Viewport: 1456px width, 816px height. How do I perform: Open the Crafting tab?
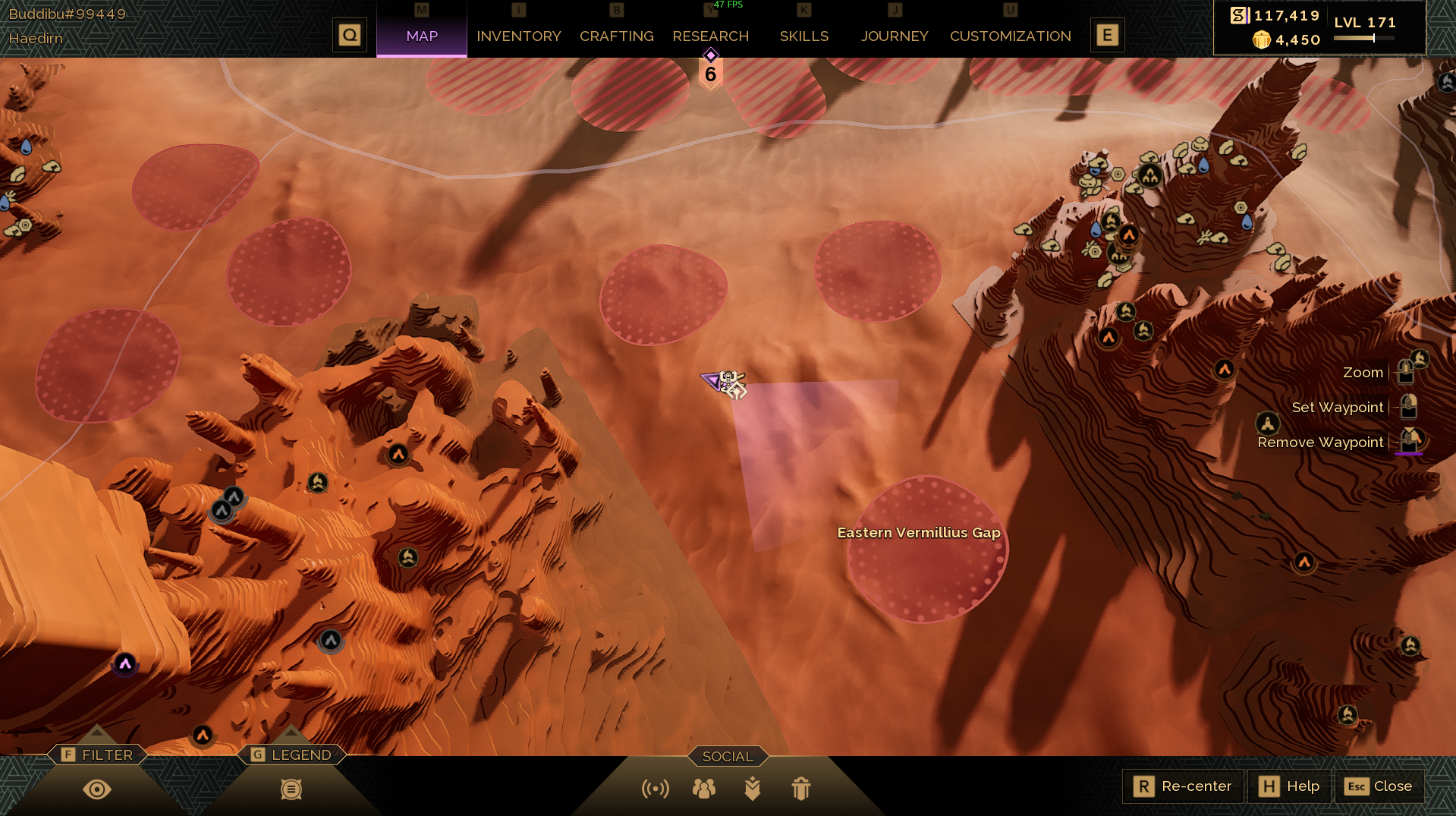point(616,36)
